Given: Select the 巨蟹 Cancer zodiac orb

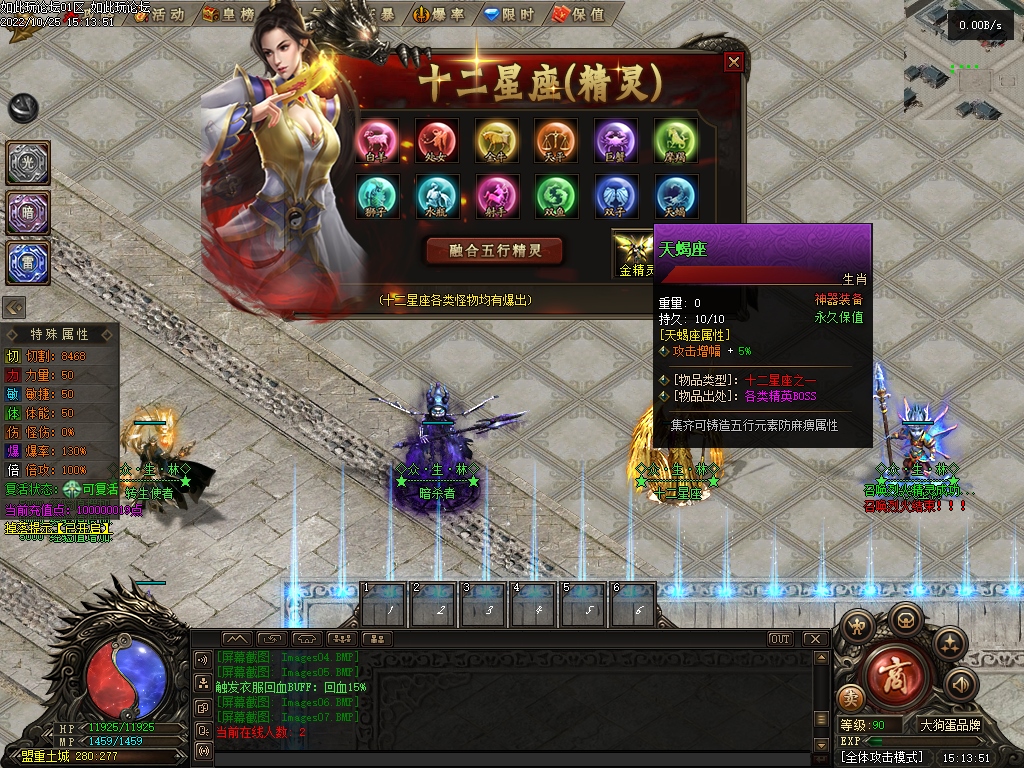Looking at the screenshot, I should [616, 140].
